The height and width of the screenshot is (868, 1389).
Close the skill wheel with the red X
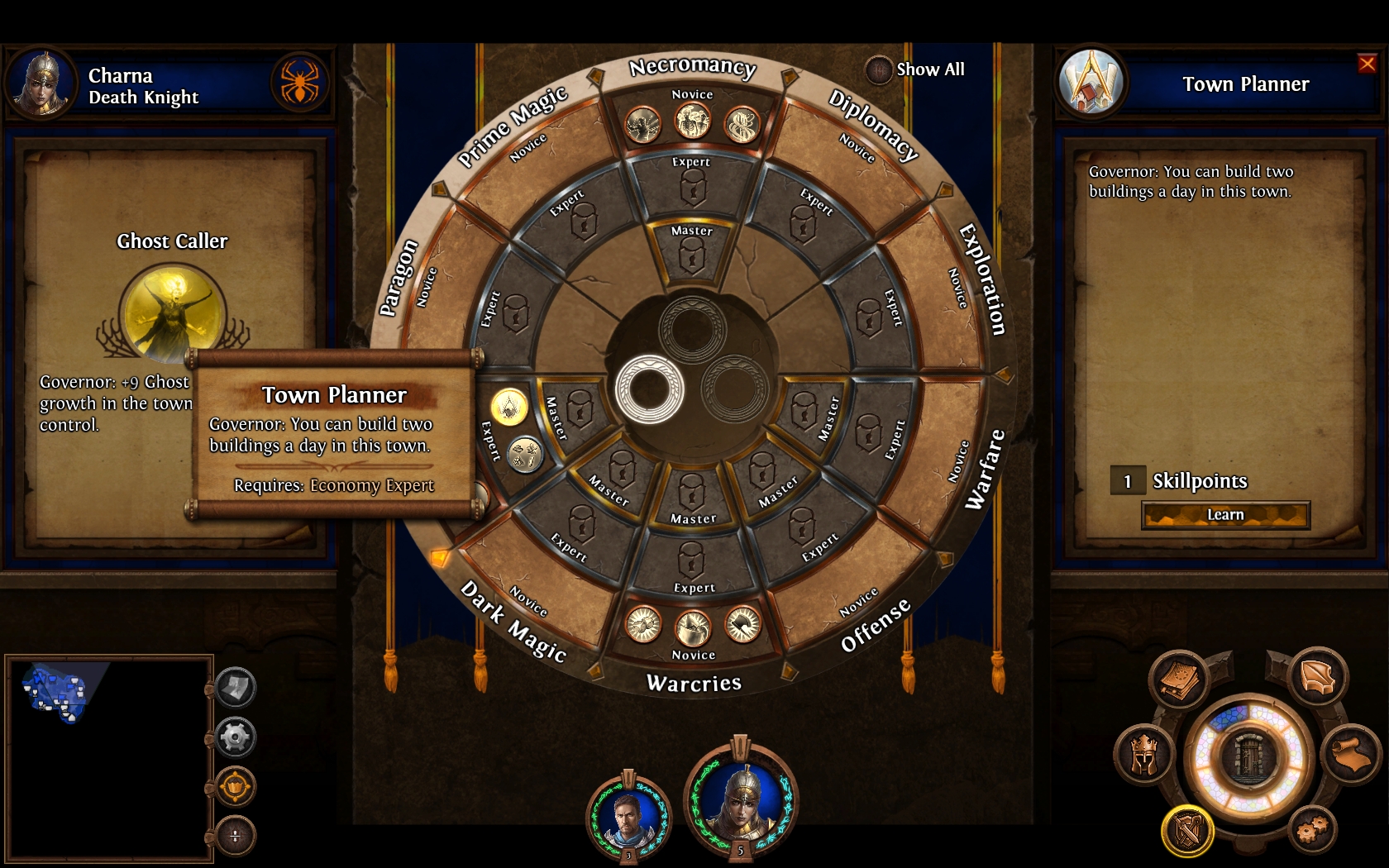point(1367,64)
